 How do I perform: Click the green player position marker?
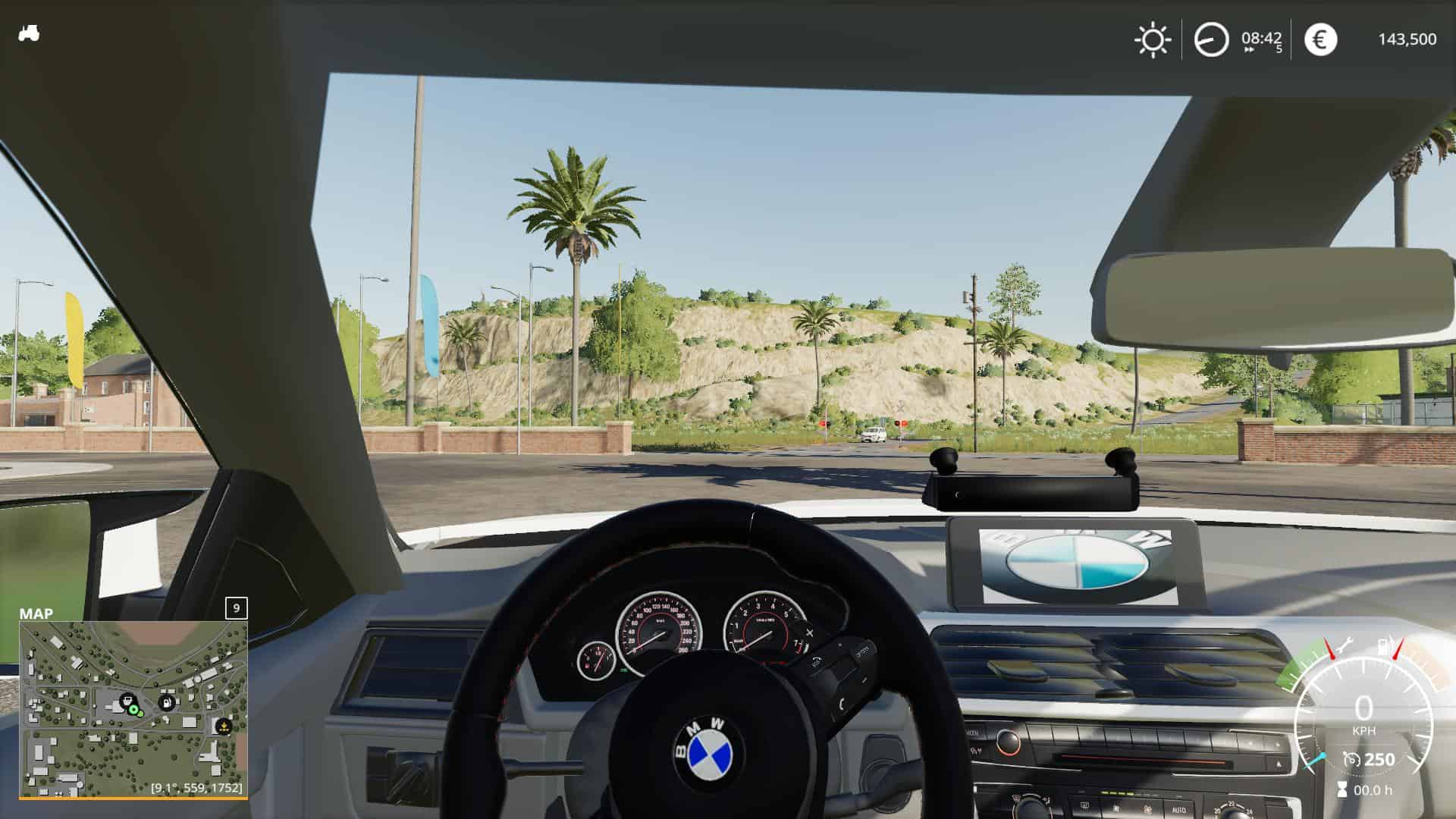pyautogui.click(x=134, y=710)
